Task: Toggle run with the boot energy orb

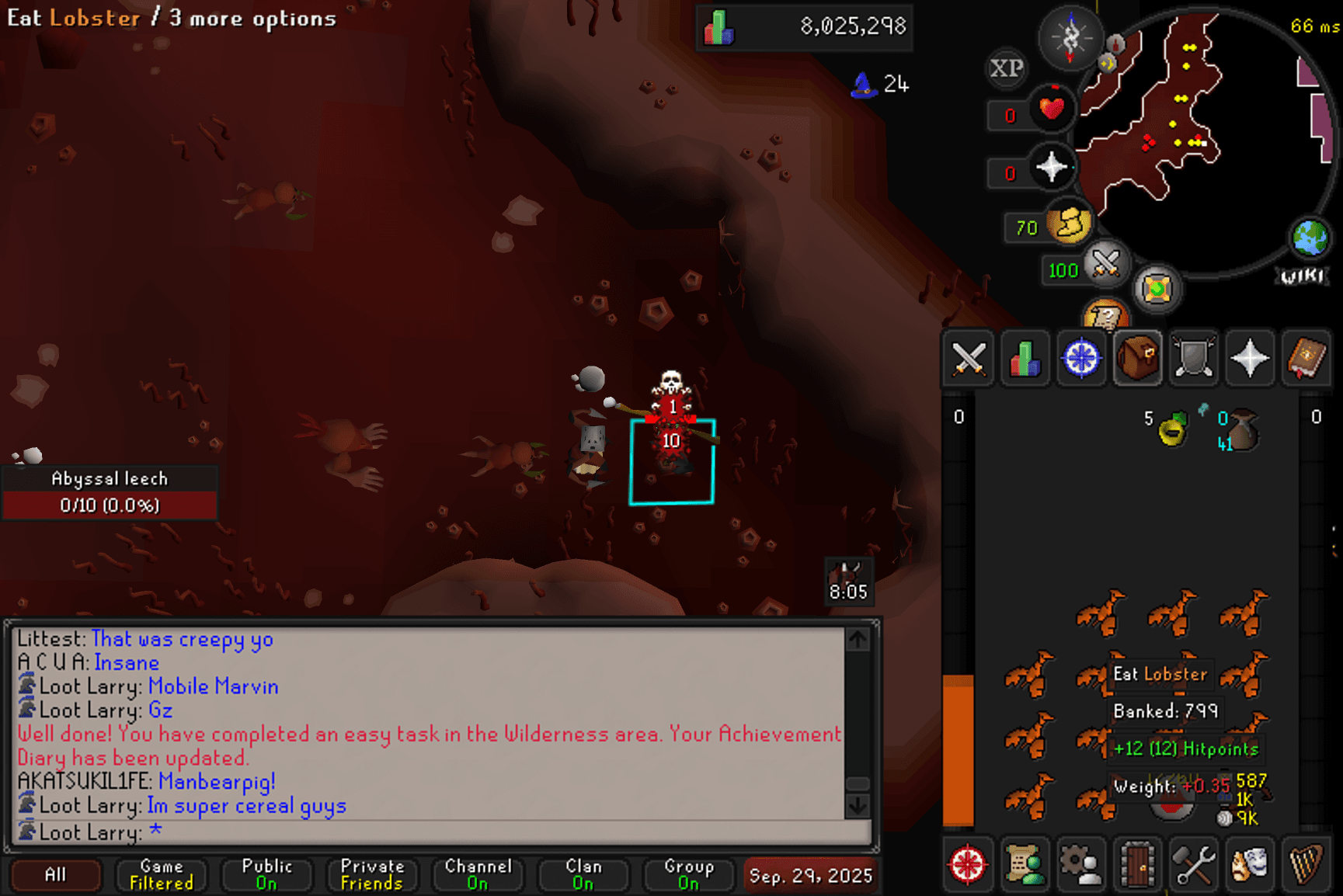Action: 1070,224
